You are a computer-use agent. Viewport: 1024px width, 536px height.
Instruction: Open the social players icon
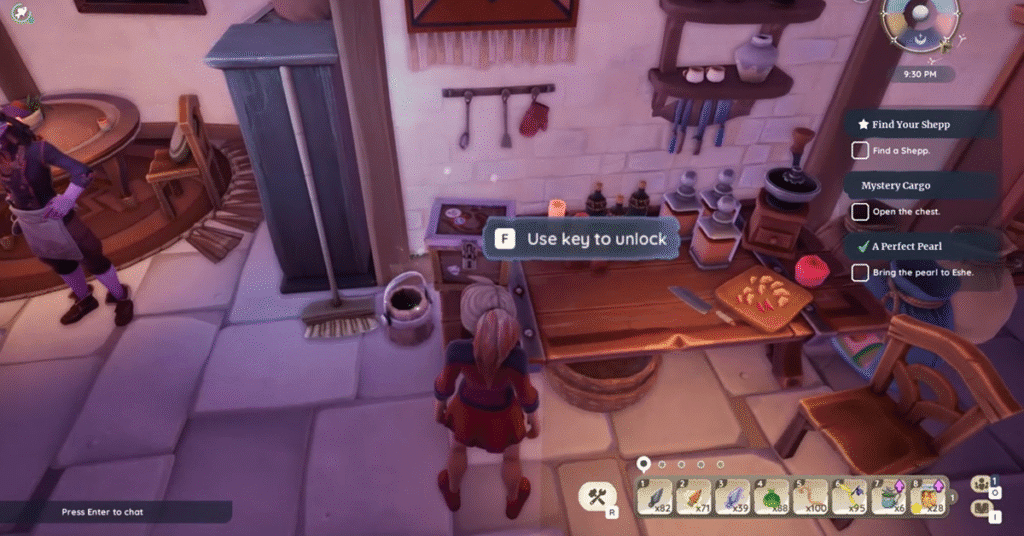pos(980,486)
